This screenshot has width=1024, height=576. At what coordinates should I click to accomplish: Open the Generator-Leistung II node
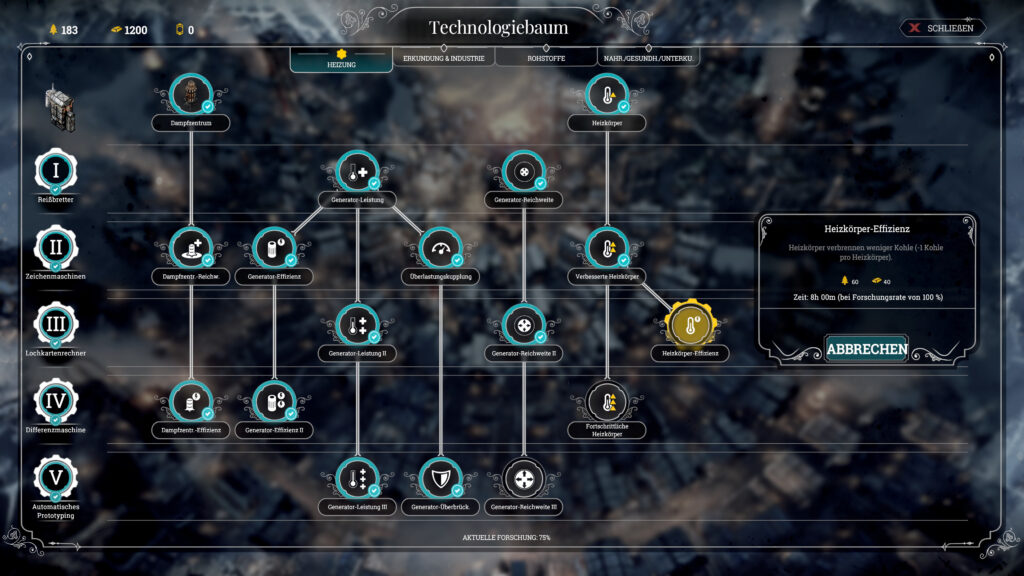[x=357, y=325]
